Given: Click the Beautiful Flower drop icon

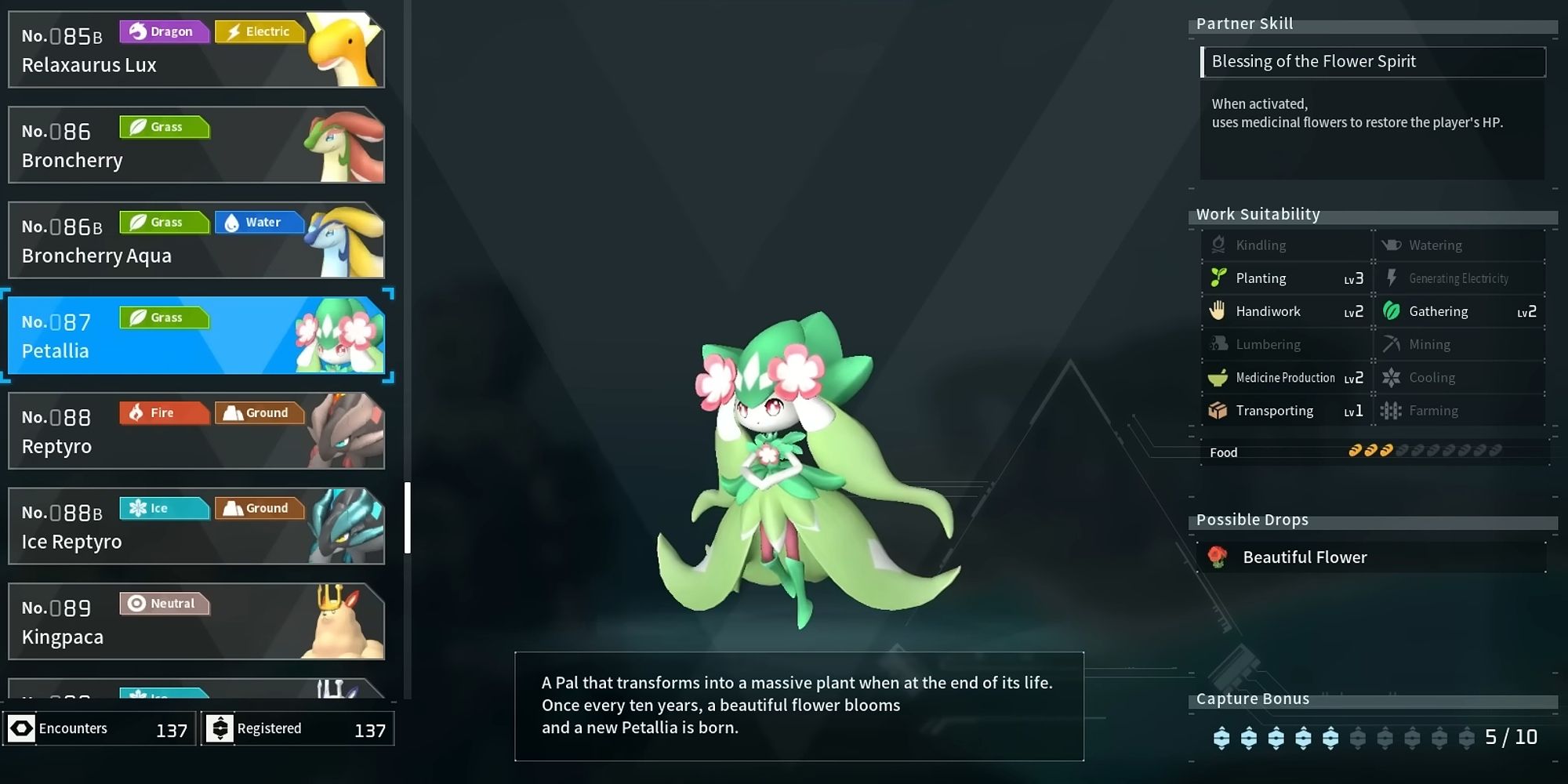Looking at the screenshot, I should coord(1218,557).
